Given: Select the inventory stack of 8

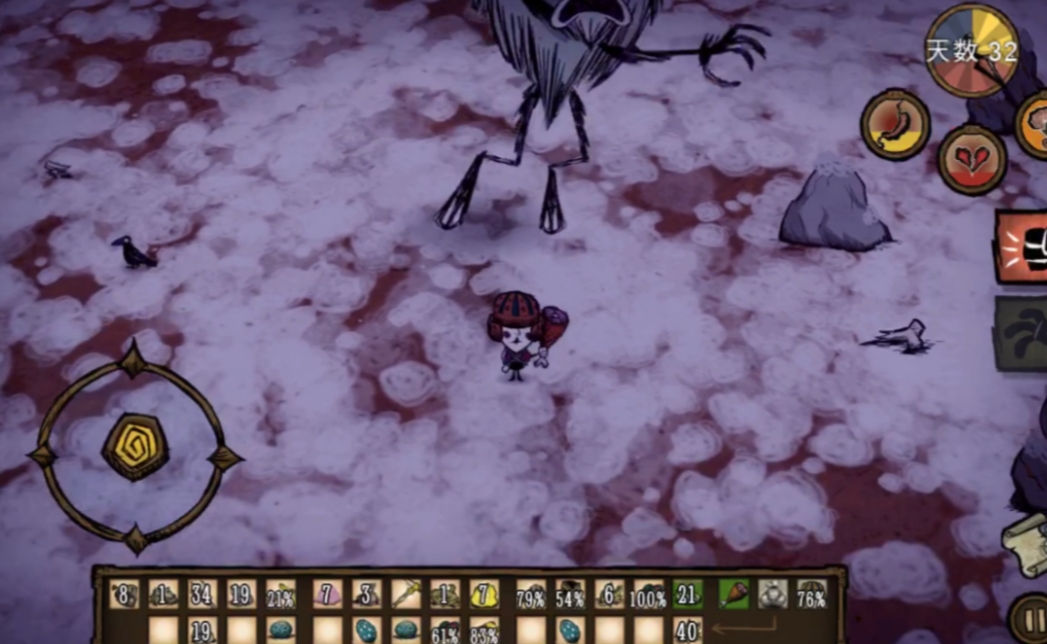Looking at the screenshot, I should click(124, 595).
